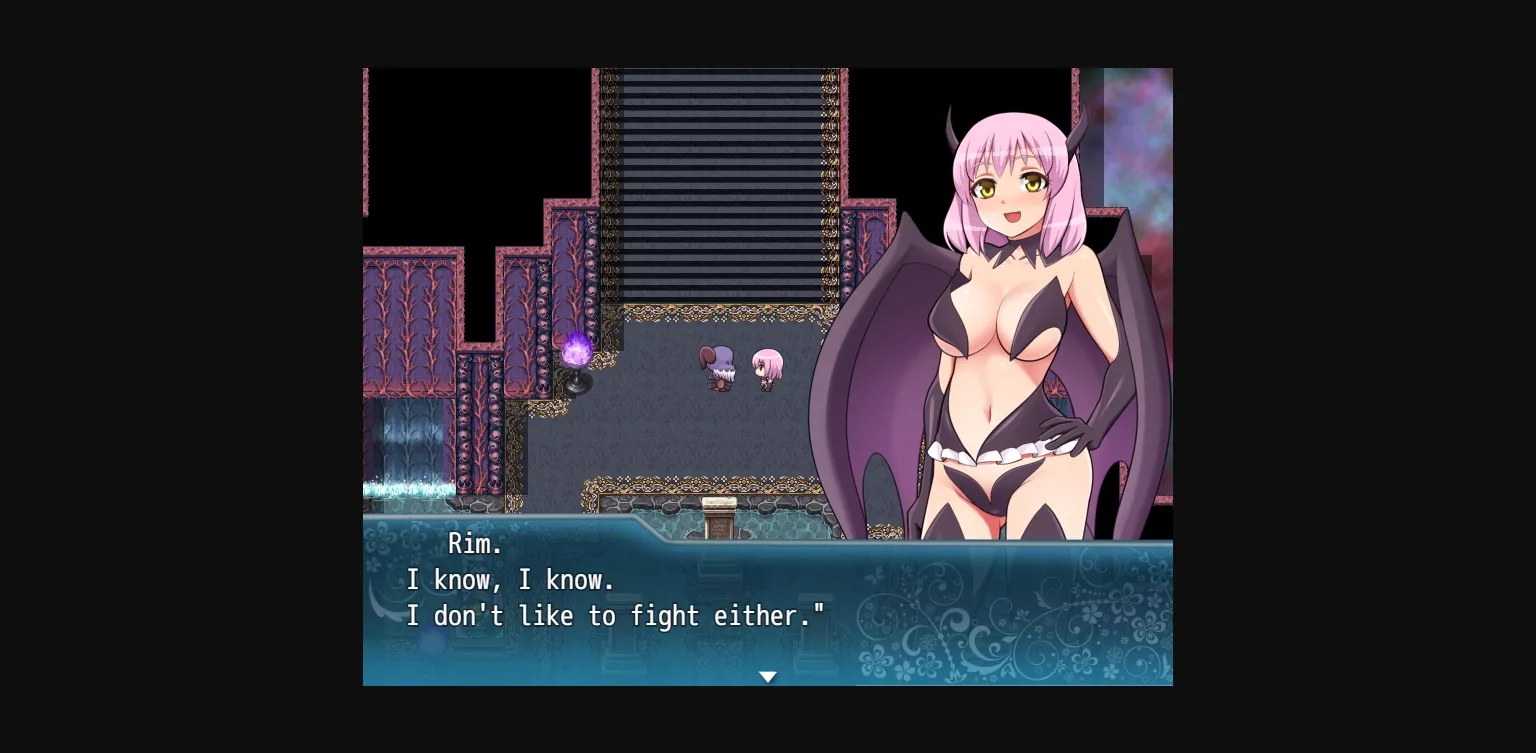Click the word Rim in the dialogue
Viewport: 1536px width, 753px height.
pyautogui.click(x=478, y=544)
